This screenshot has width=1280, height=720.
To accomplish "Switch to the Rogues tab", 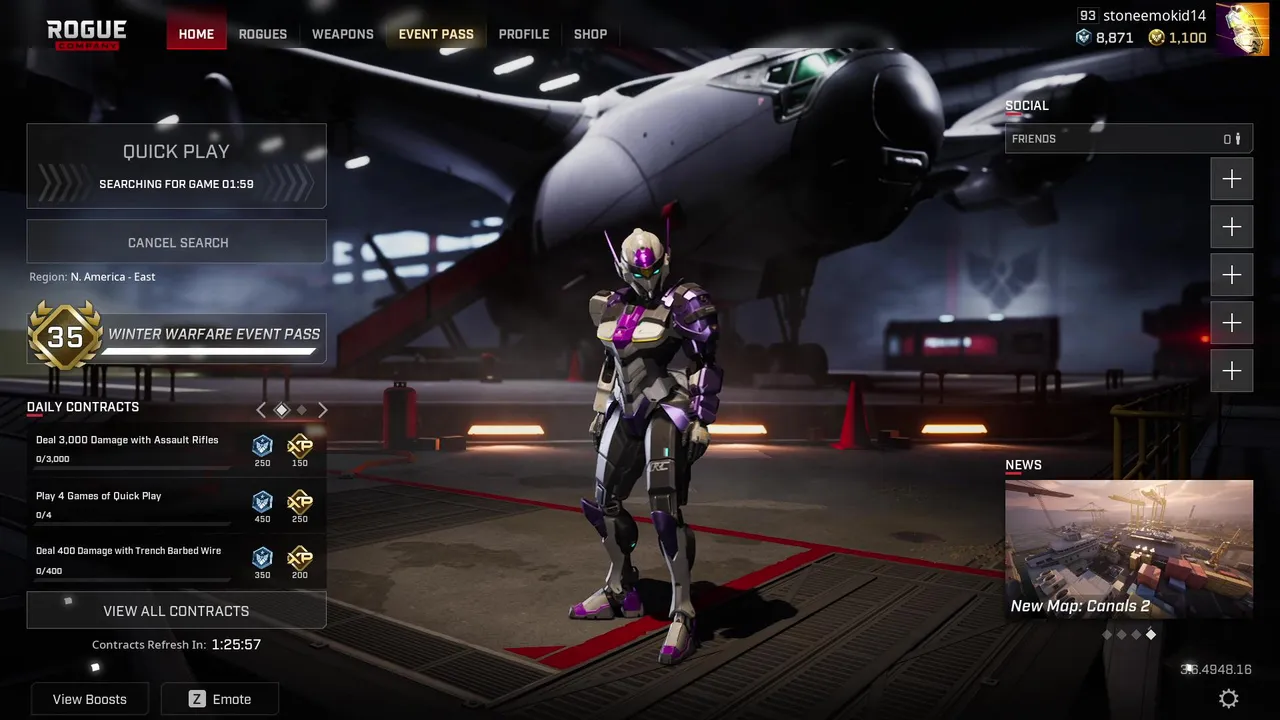I will click(263, 34).
